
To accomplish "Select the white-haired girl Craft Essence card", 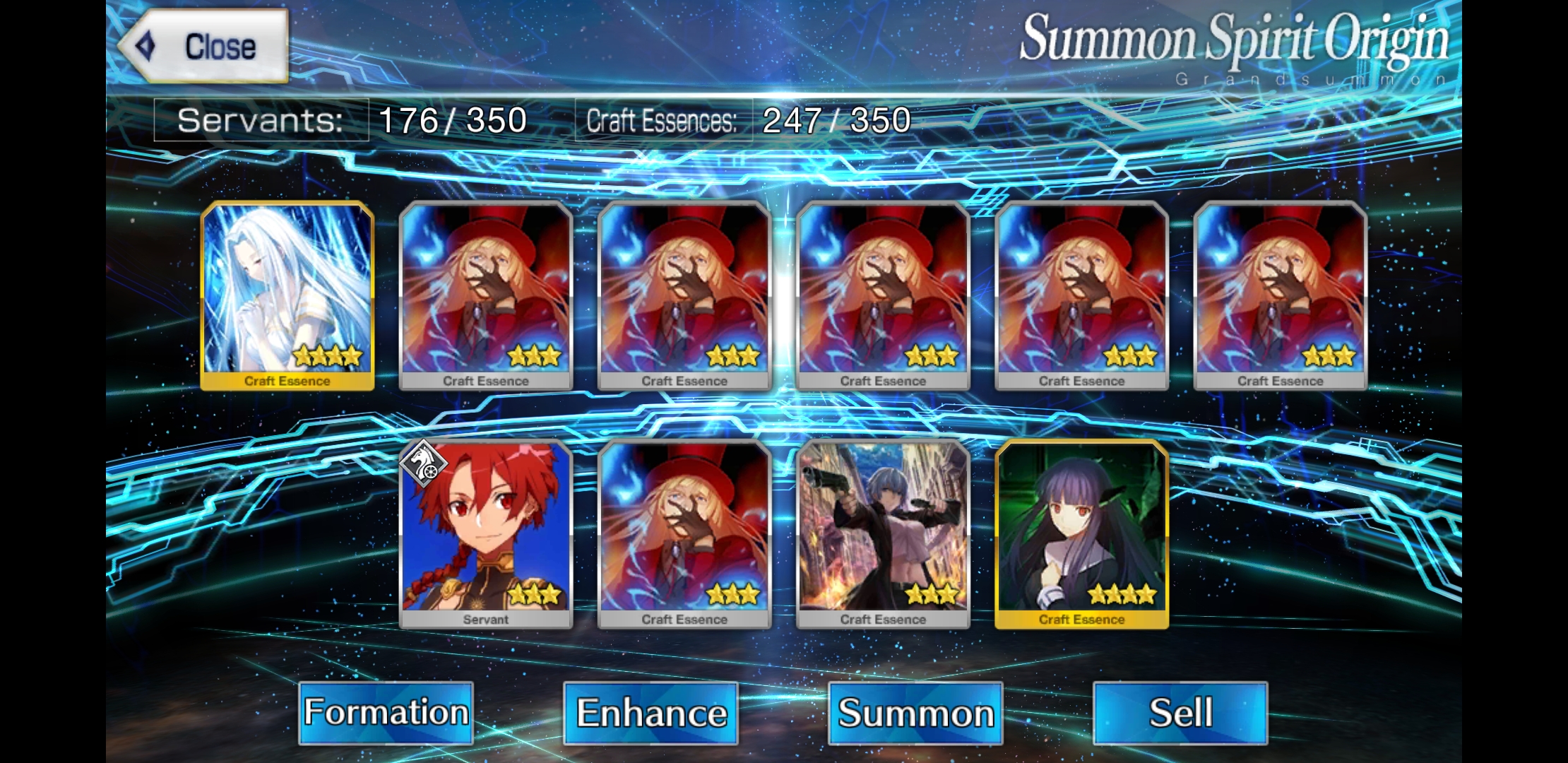I will click(x=287, y=295).
